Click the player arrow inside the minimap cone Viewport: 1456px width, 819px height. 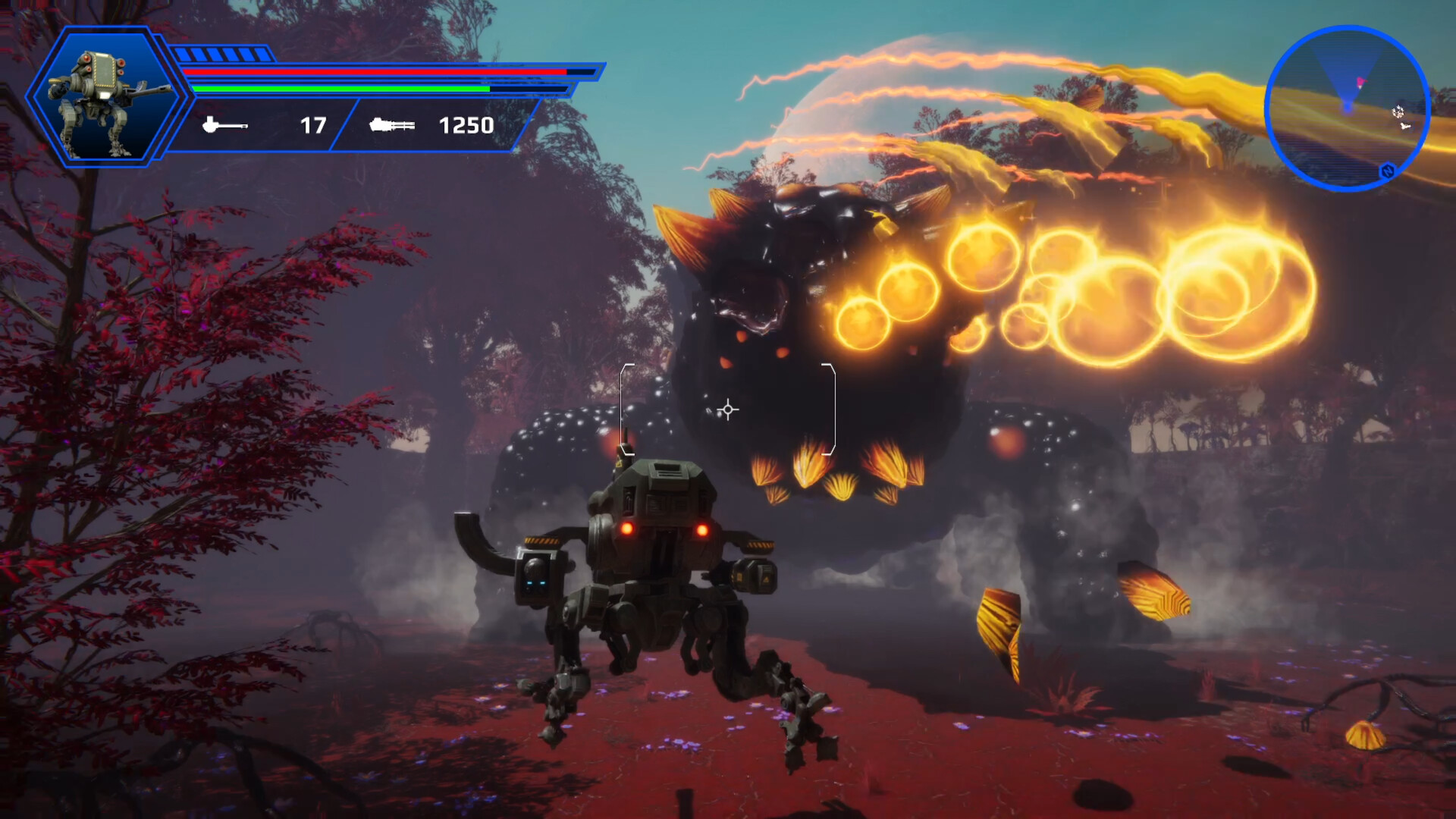pos(1347,107)
